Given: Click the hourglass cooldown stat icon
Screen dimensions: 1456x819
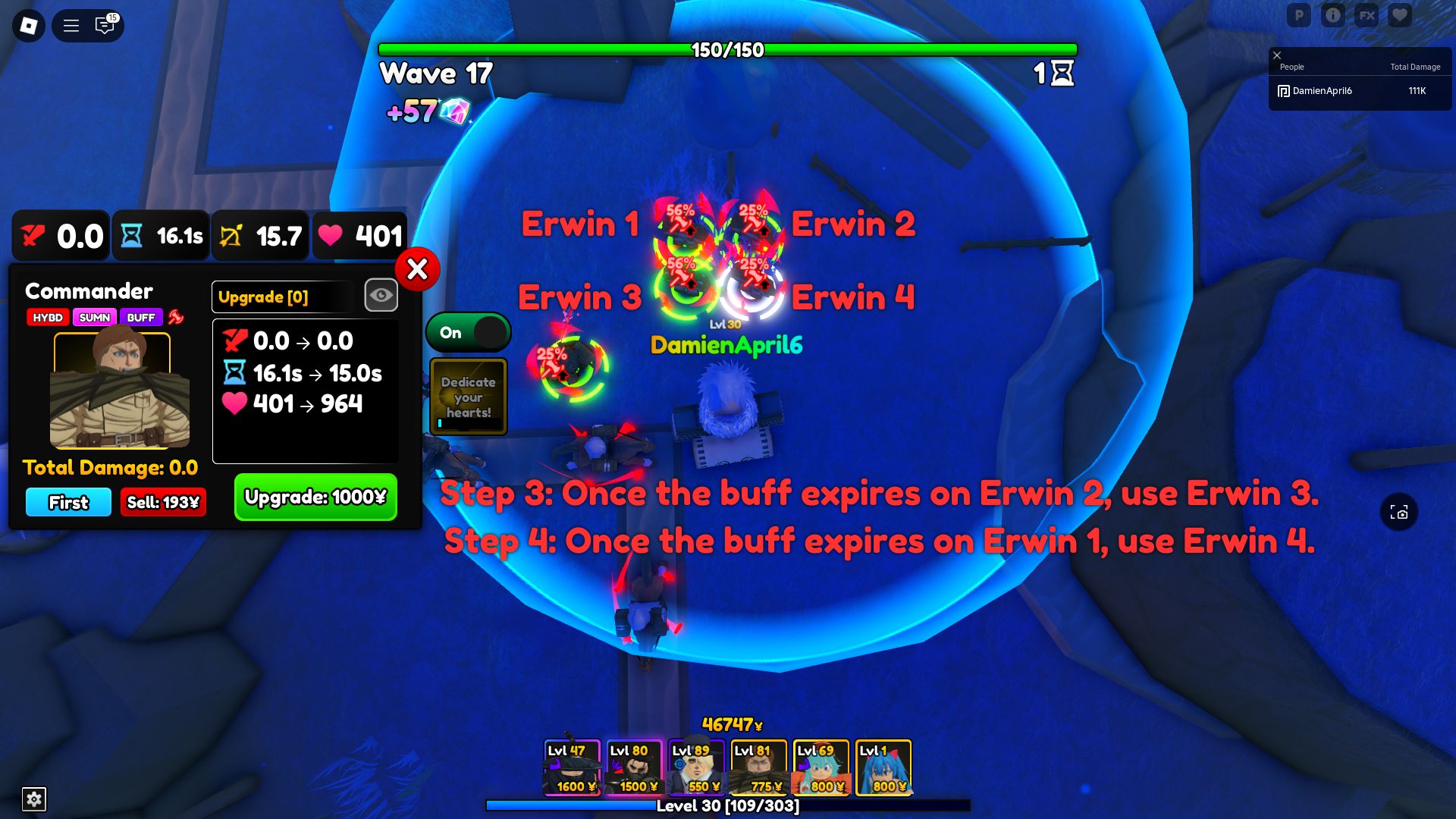Looking at the screenshot, I should tap(132, 236).
